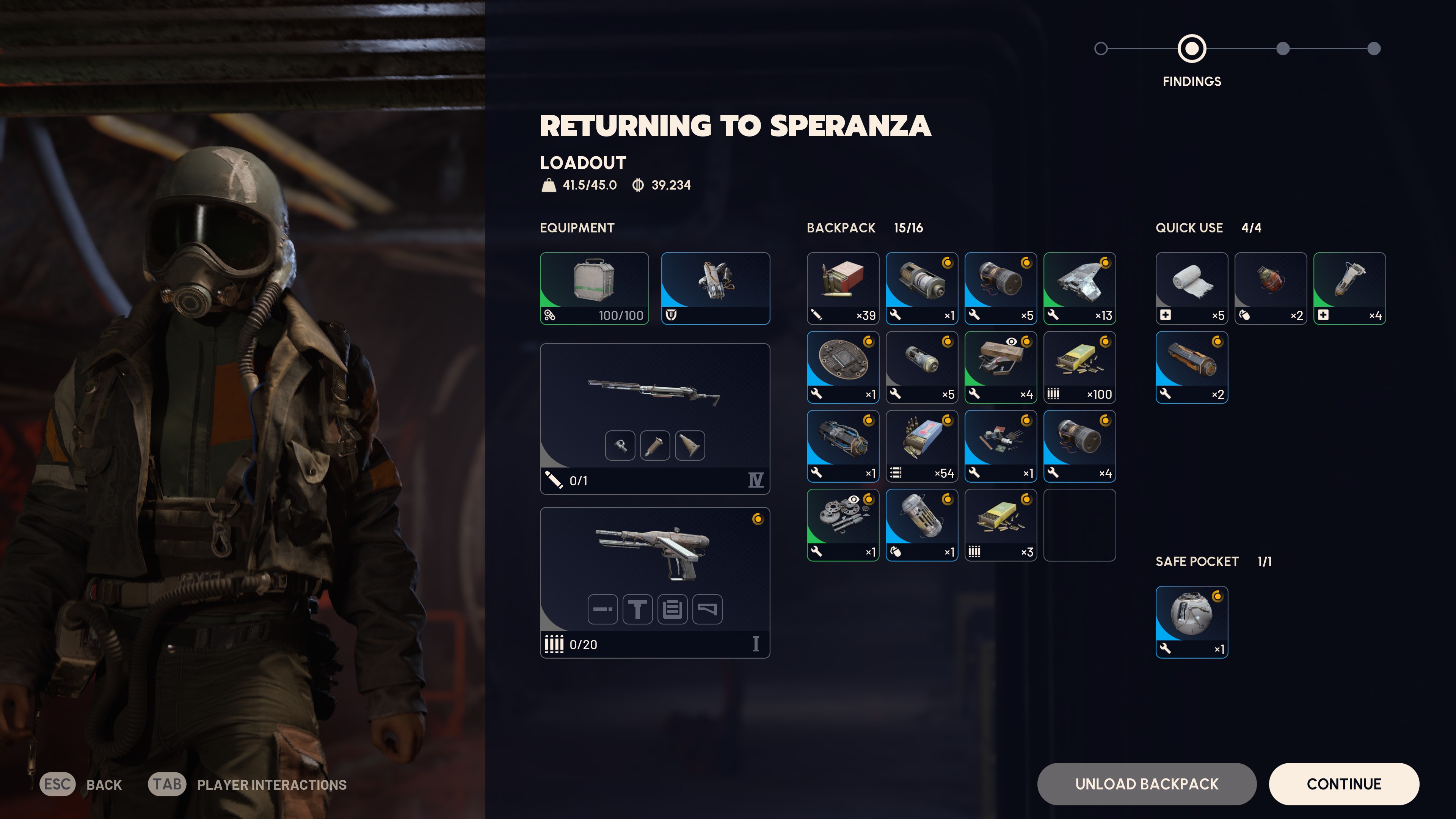Select the augment equipment slot with shield icon
The image size is (1456, 819).
pos(715,288)
